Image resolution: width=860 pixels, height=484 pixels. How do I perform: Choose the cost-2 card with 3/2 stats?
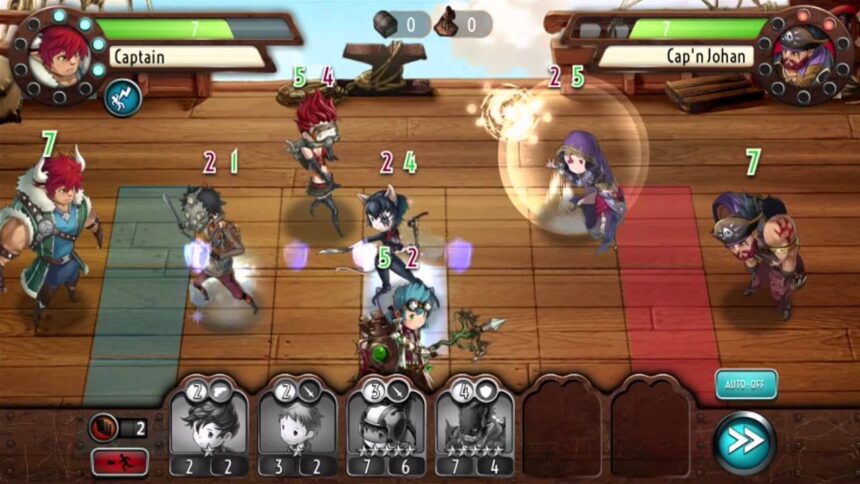(297, 431)
